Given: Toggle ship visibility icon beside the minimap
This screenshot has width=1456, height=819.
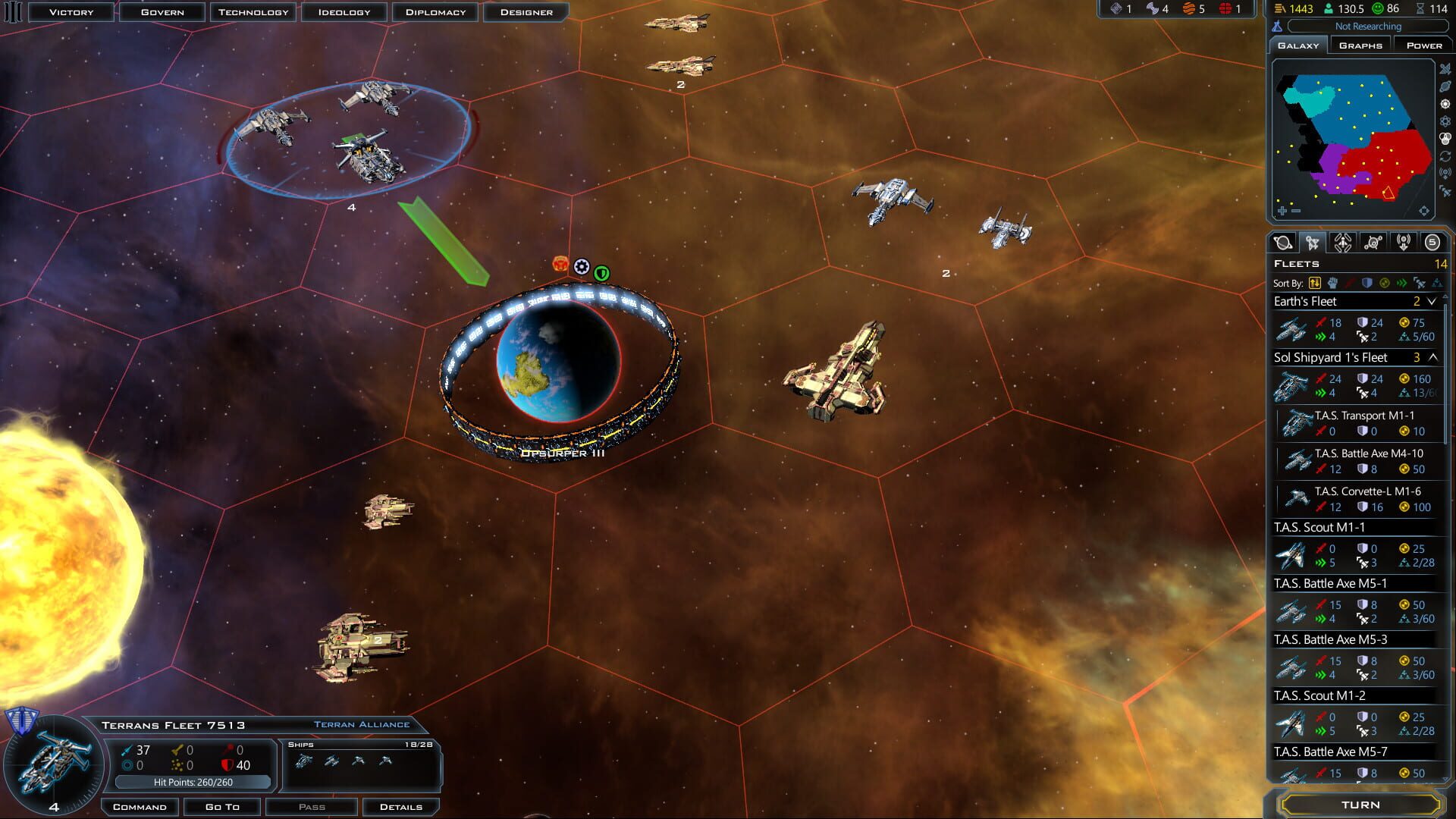Looking at the screenshot, I should pyautogui.click(x=1445, y=70).
